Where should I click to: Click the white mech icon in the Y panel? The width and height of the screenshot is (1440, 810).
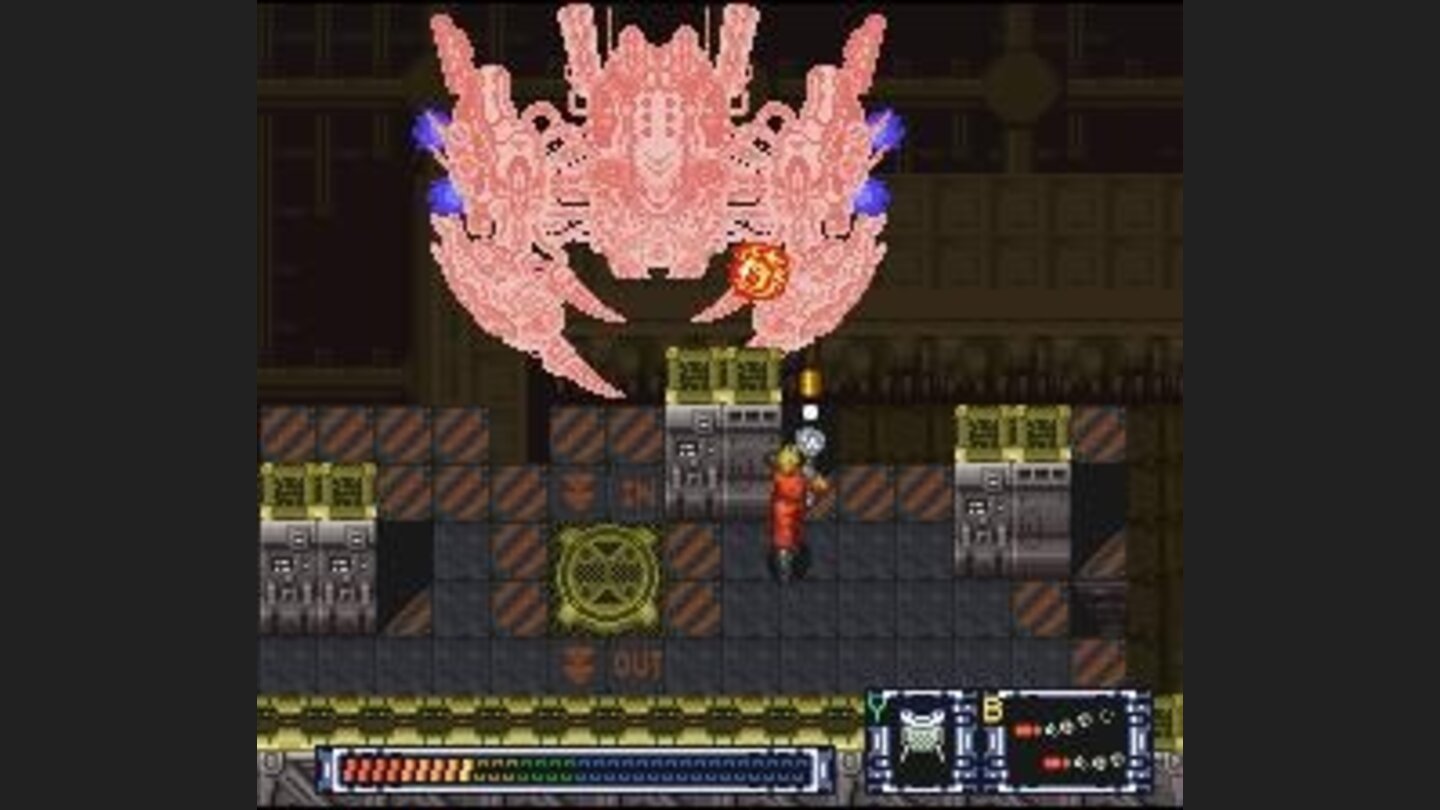coord(921,742)
